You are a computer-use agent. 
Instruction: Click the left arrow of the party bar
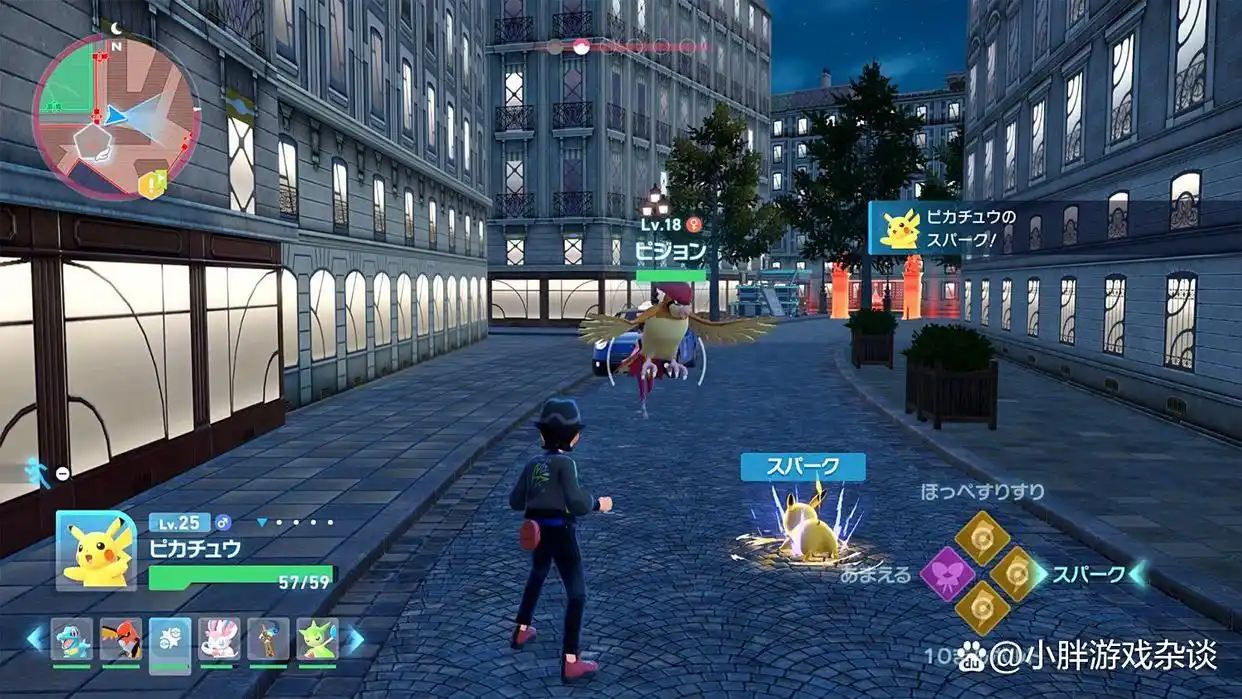pyautogui.click(x=36, y=638)
